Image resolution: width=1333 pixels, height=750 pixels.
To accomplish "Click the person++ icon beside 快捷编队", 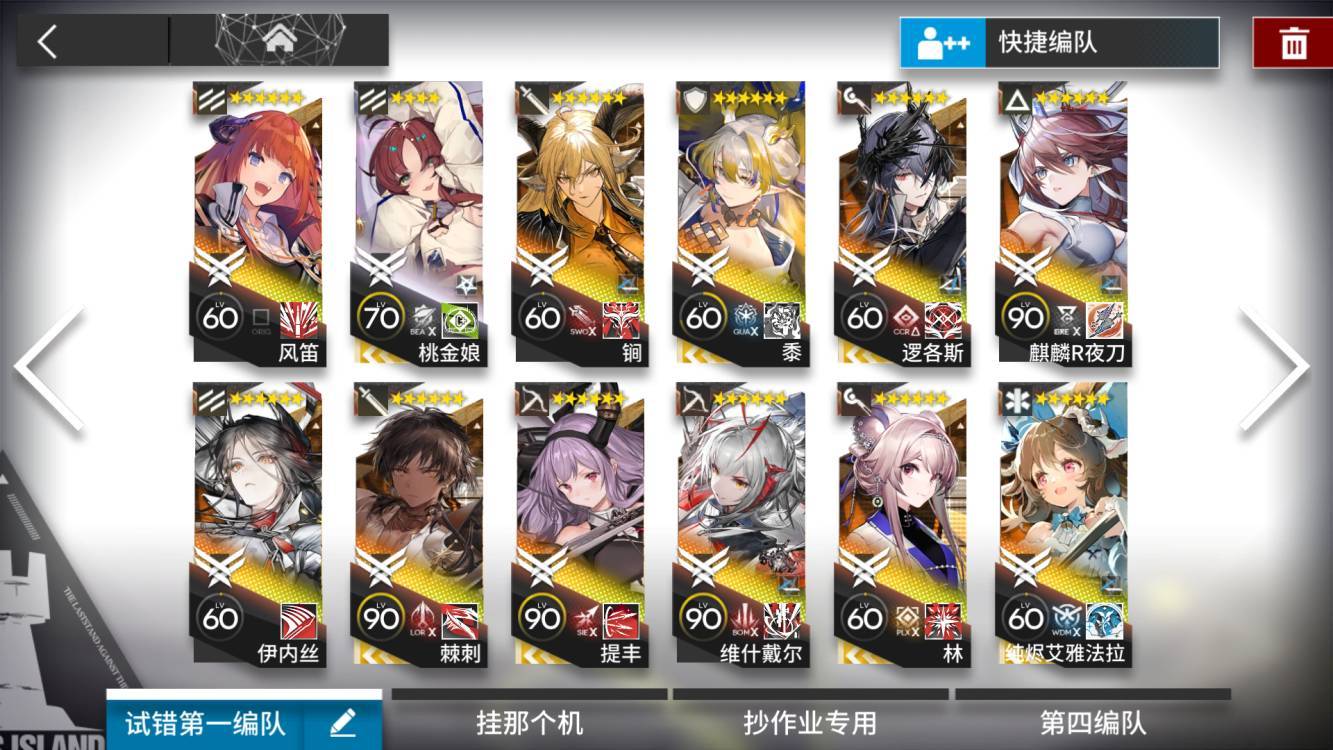I will click(941, 43).
